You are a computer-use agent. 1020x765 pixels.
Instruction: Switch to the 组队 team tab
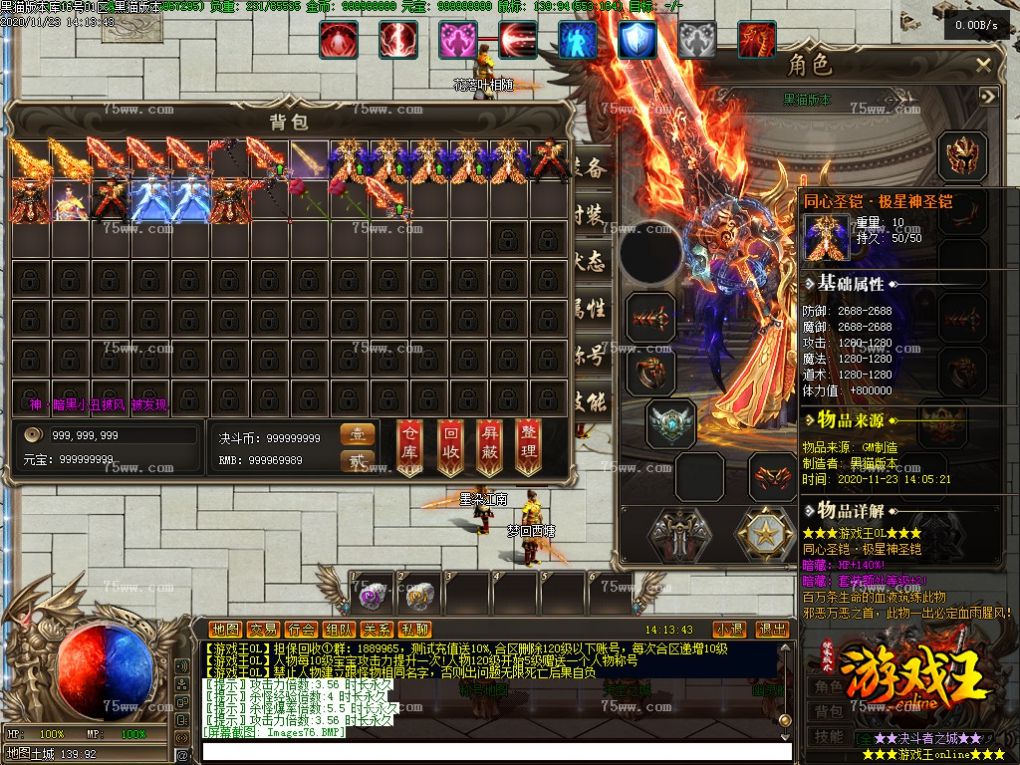pyautogui.click(x=338, y=629)
